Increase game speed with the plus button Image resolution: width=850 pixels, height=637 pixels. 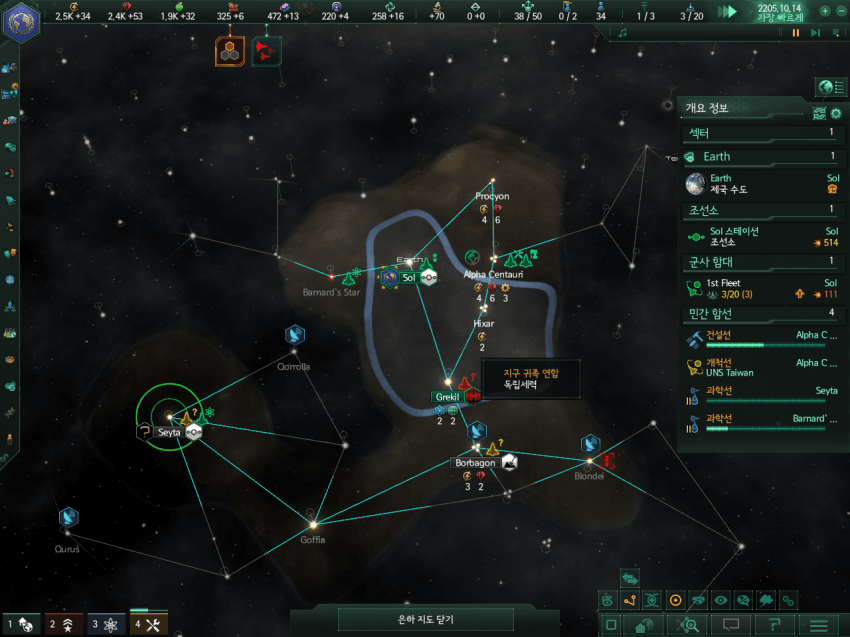(x=825, y=11)
